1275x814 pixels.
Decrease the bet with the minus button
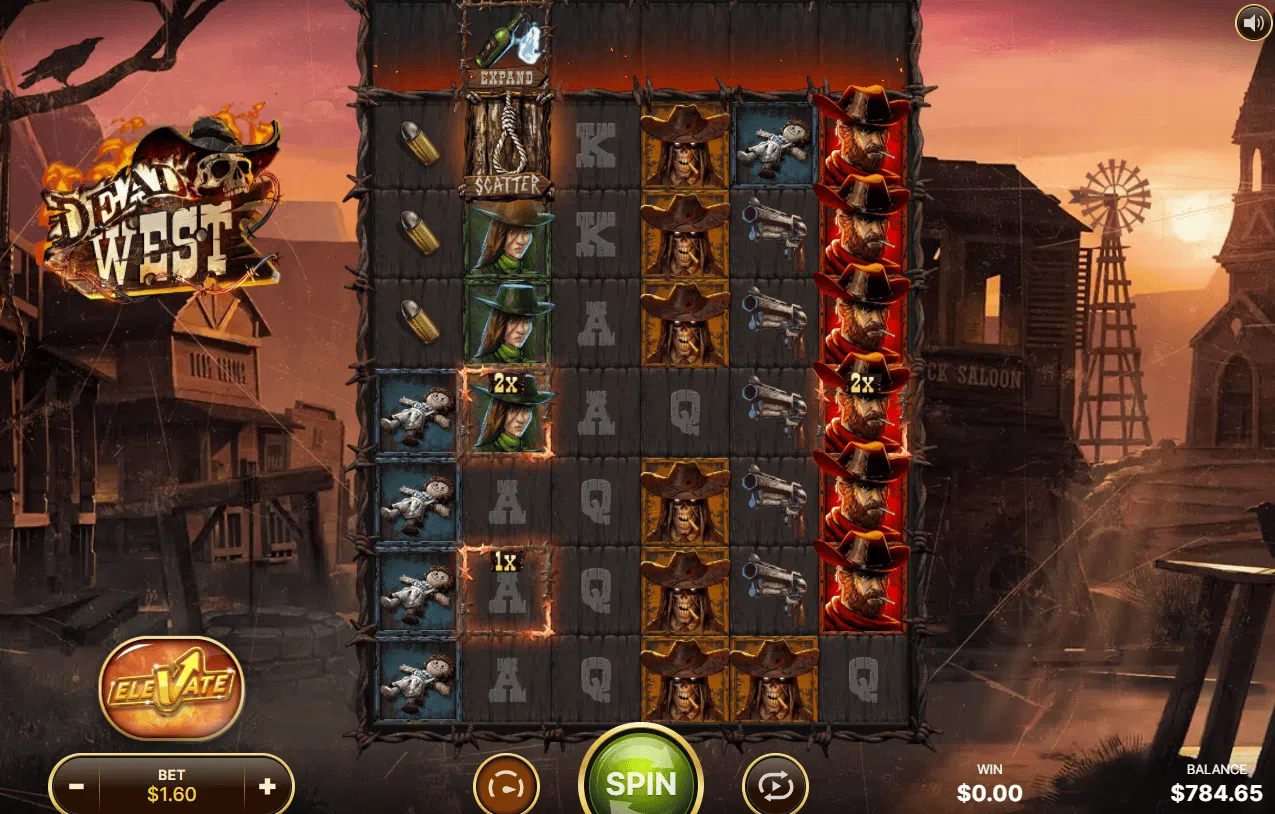(77, 787)
